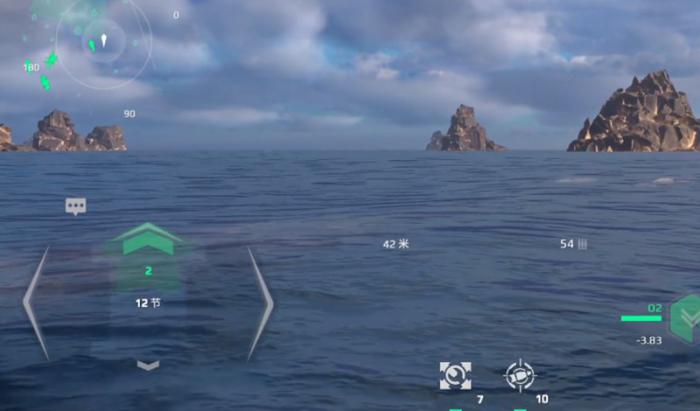Increase speed with the green up chevron
The image size is (700, 411).
[148, 240]
